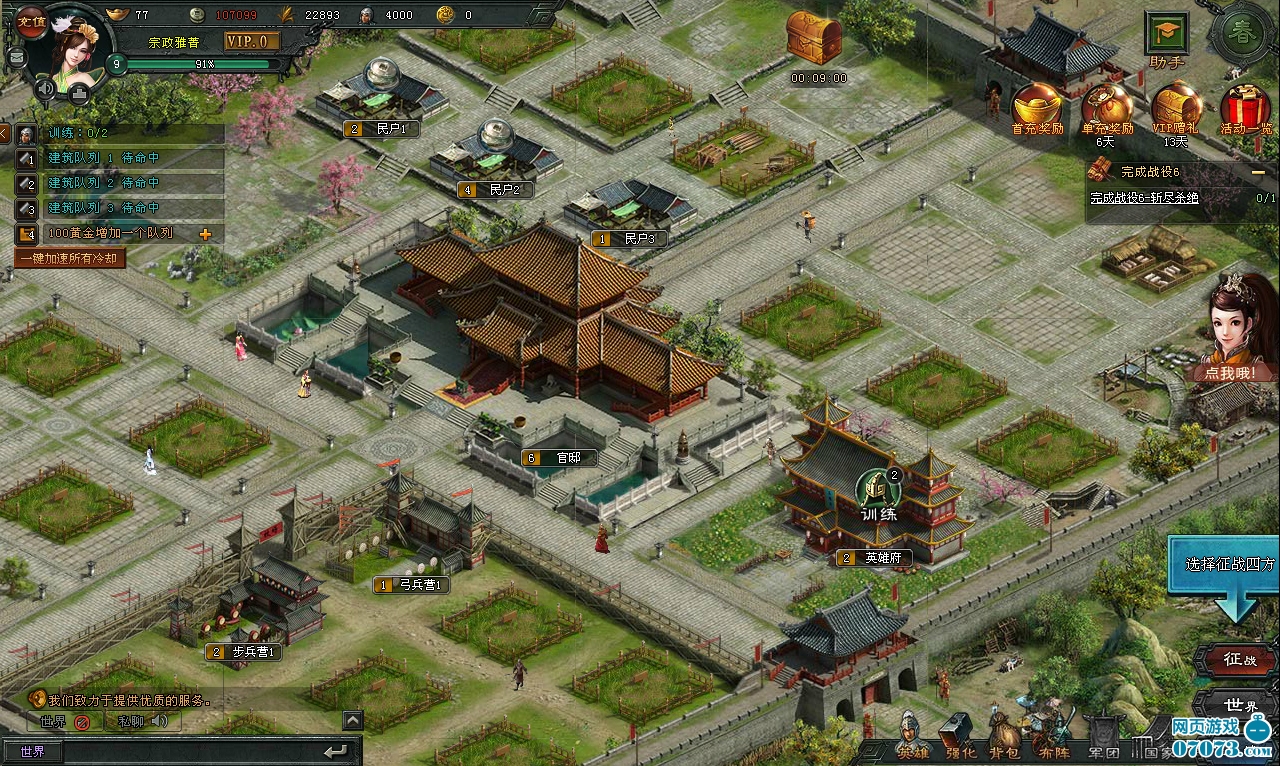Click 一键加速所有冷却 speed-up button
Screen dimensions: 1280x766
pyautogui.click(x=70, y=258)
